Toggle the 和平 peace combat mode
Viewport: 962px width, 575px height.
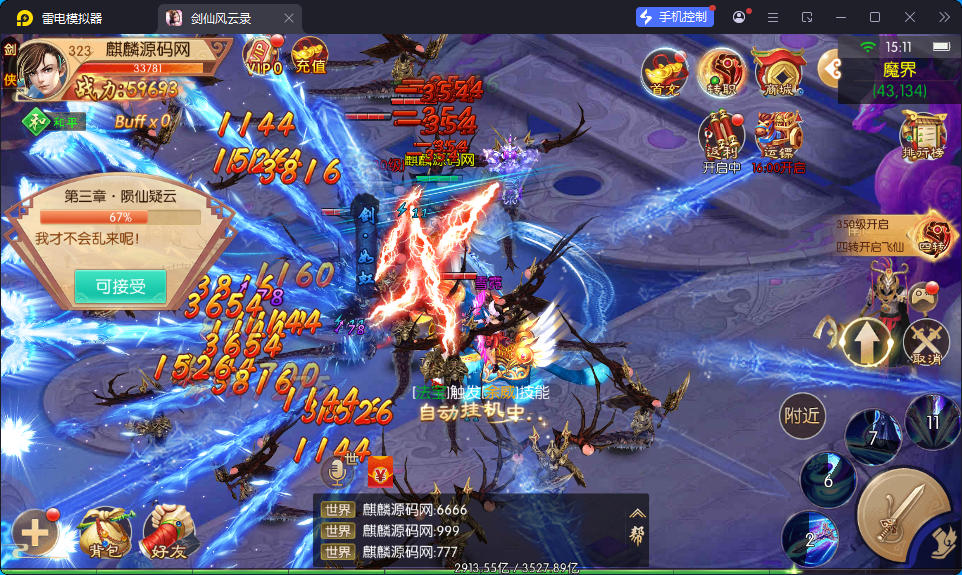pos(55,121)
